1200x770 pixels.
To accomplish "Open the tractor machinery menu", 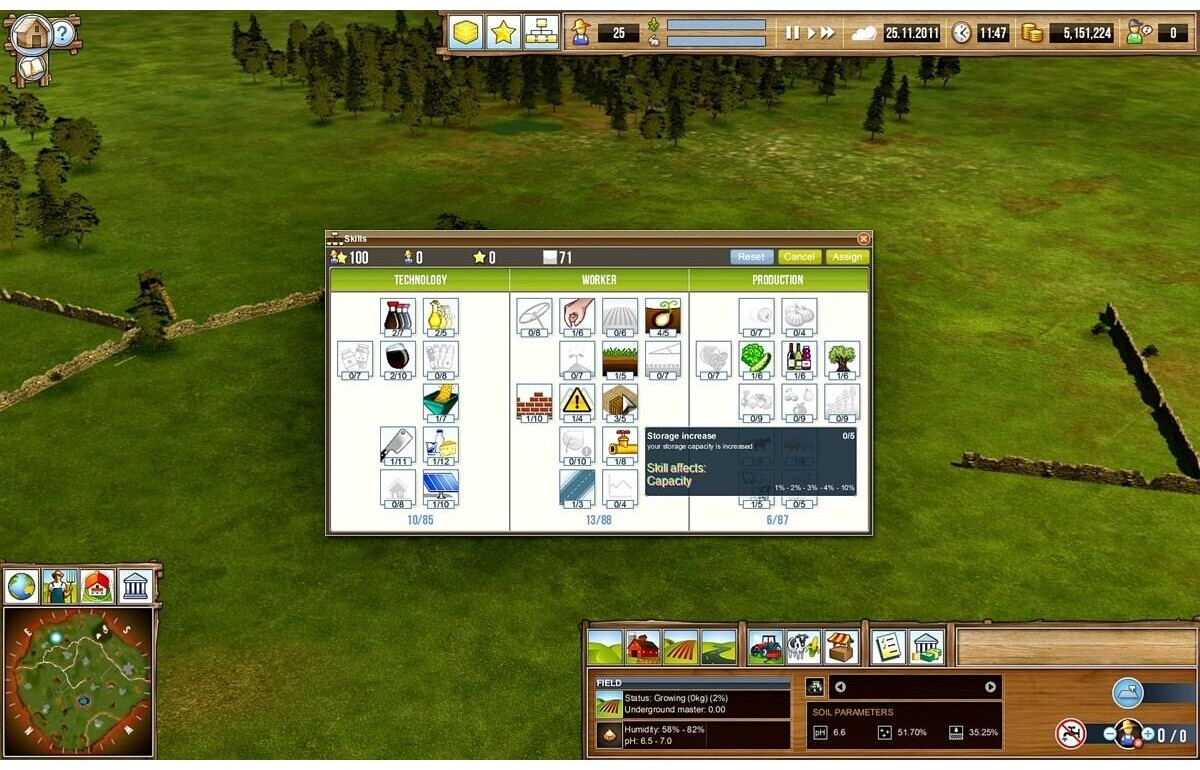I will [765, 647].
